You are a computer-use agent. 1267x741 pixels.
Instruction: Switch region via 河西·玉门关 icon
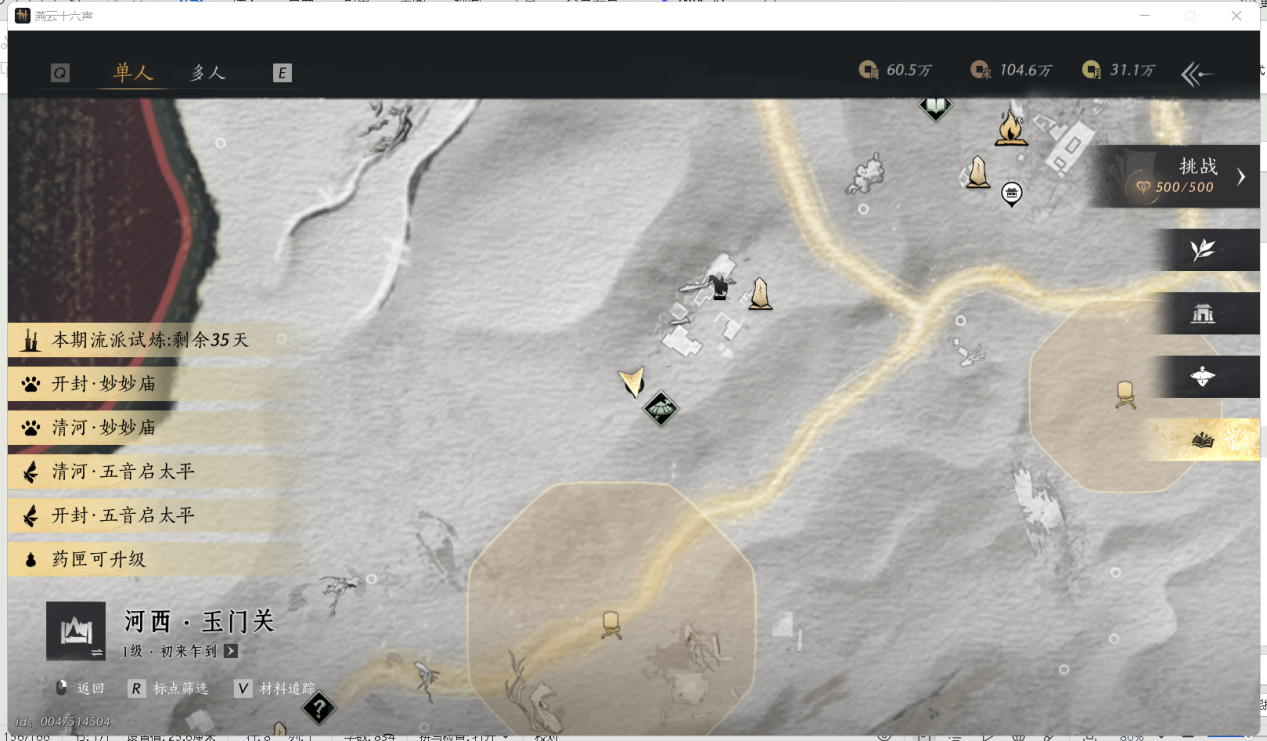[76, 631]
